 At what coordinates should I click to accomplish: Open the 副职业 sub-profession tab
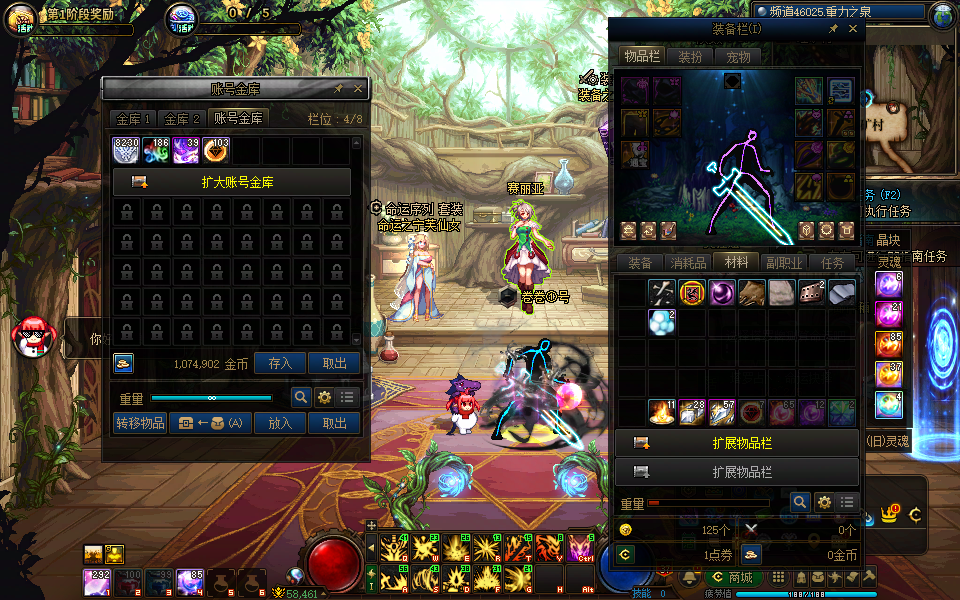coord(784,263)
